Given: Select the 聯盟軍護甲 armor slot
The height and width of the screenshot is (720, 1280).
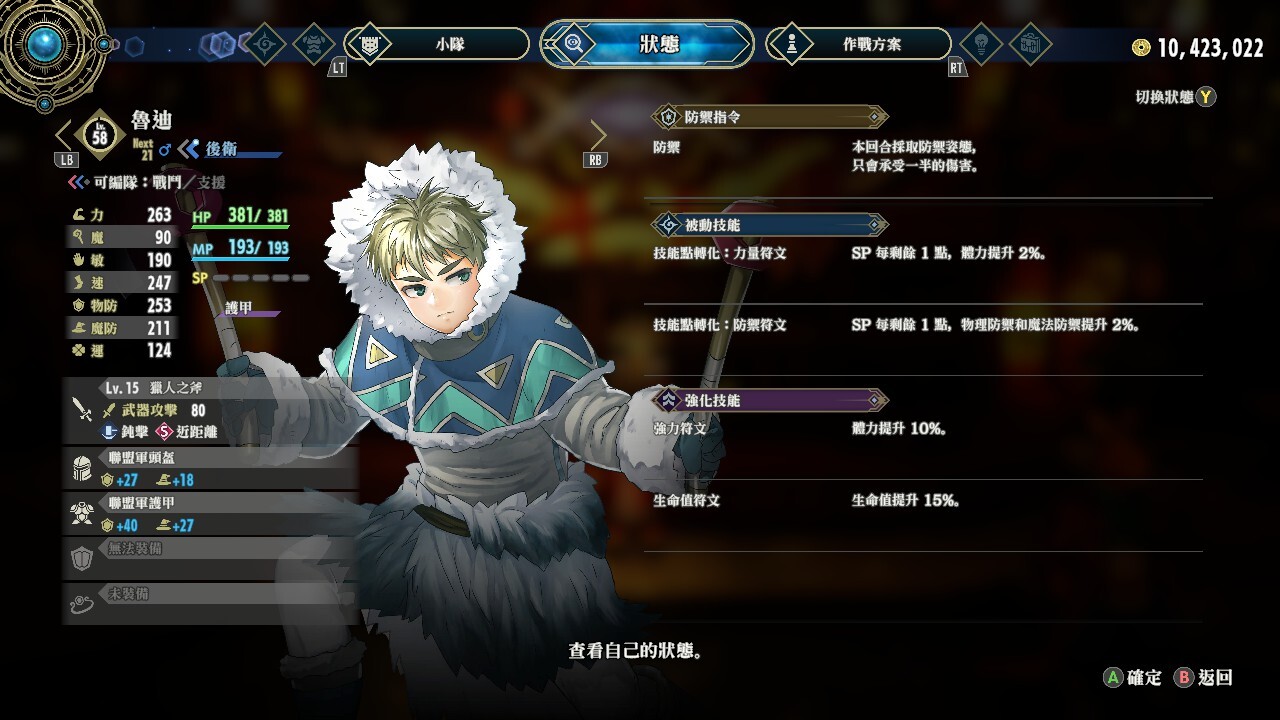Looking at the screenshot, I should click(210, 514).
